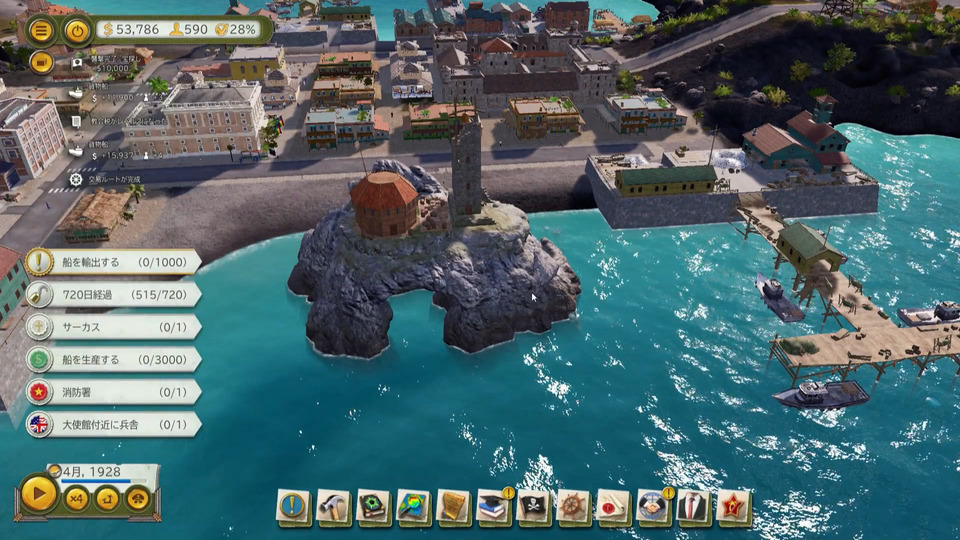Open the pirate flag raids icon

point(534,506)
